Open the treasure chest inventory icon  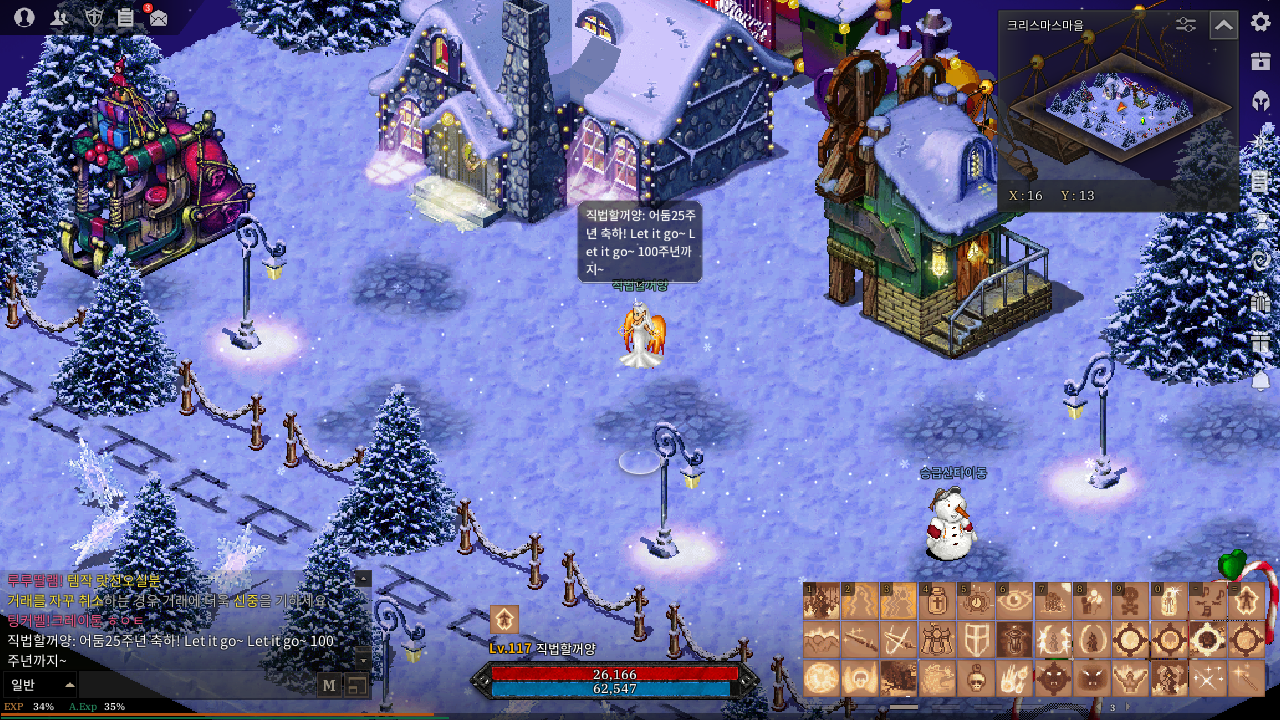click(1260, 61)
